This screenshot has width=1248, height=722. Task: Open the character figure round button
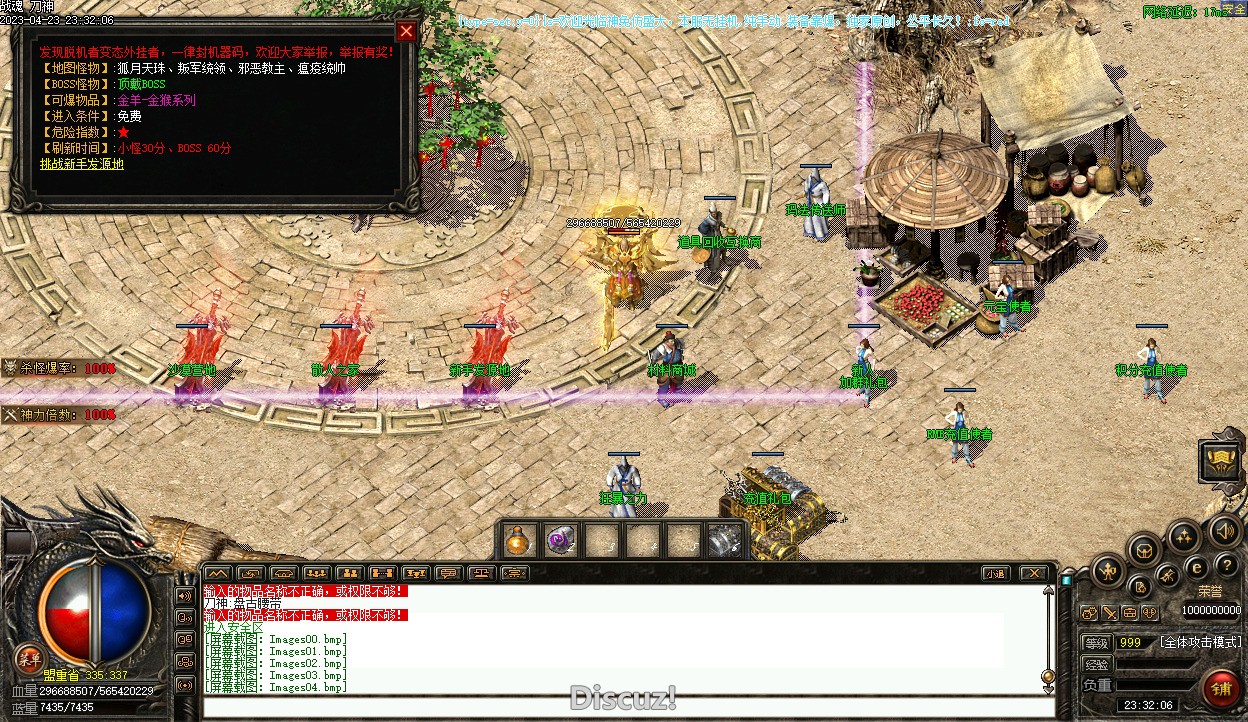(x=1108, y=572)
